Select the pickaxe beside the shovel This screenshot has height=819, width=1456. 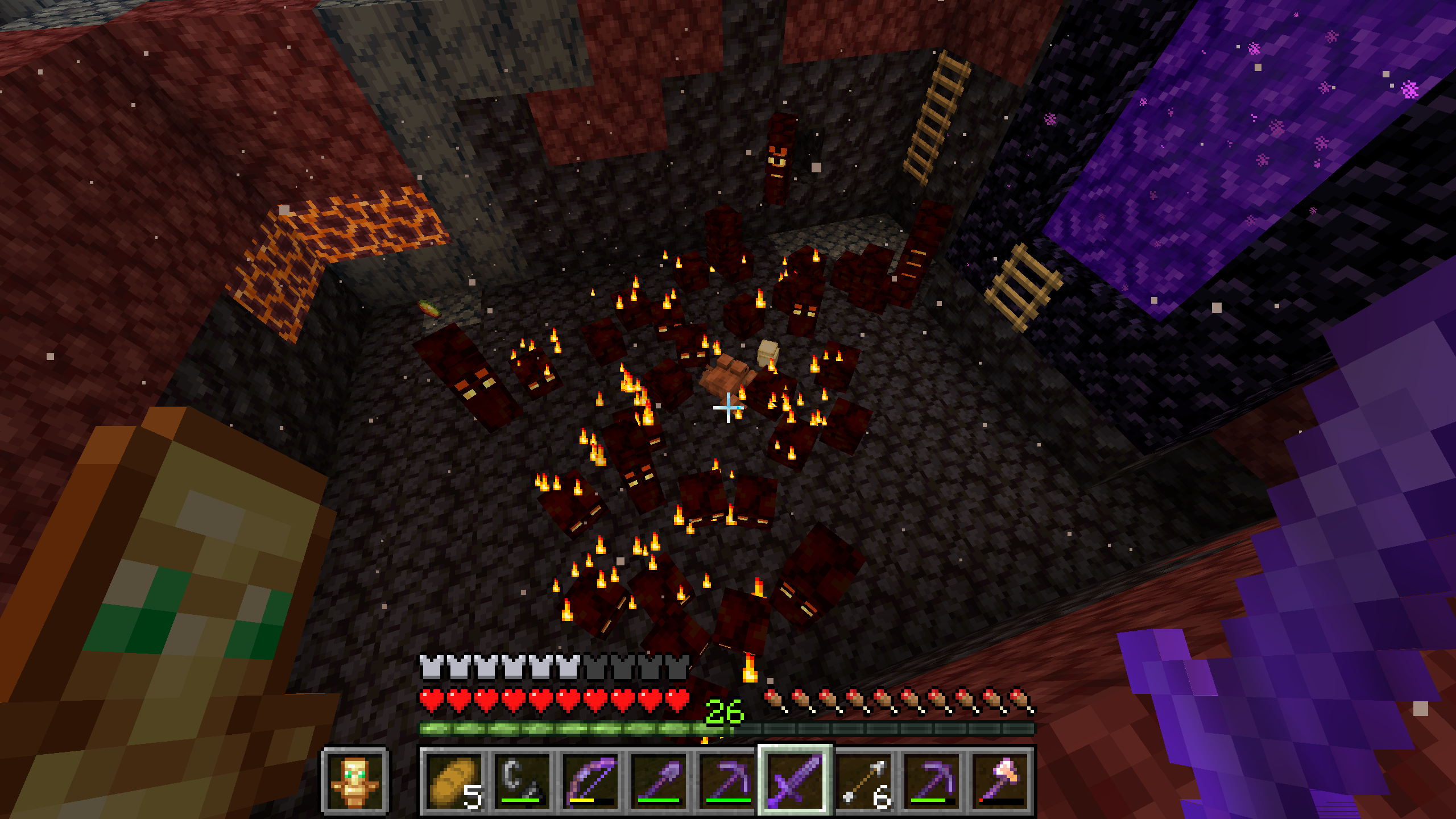727,780
